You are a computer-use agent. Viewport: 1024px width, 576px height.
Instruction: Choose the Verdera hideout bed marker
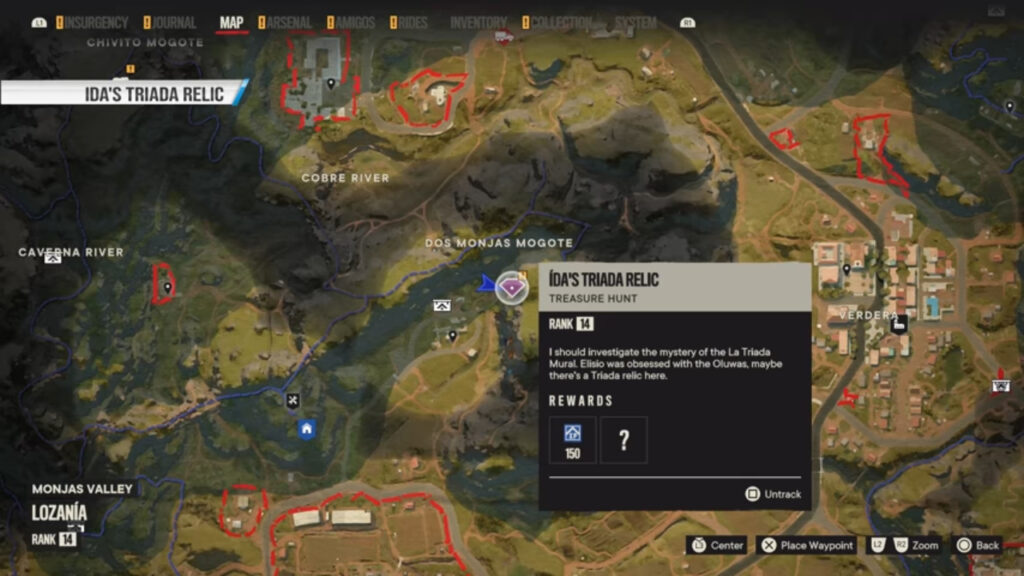pos(899,323)
